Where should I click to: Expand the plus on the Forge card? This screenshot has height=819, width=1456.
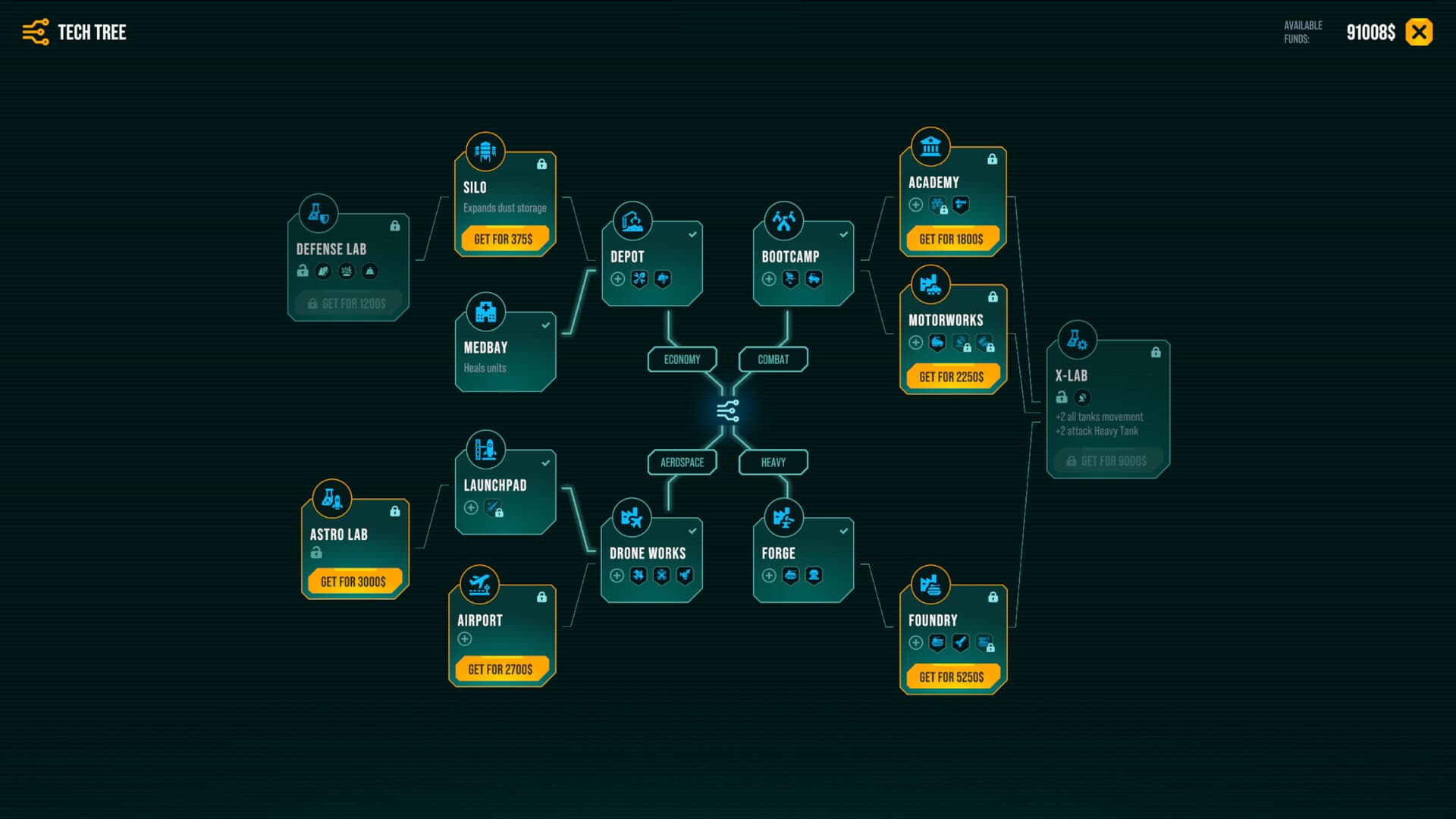[x=767, y=576]
